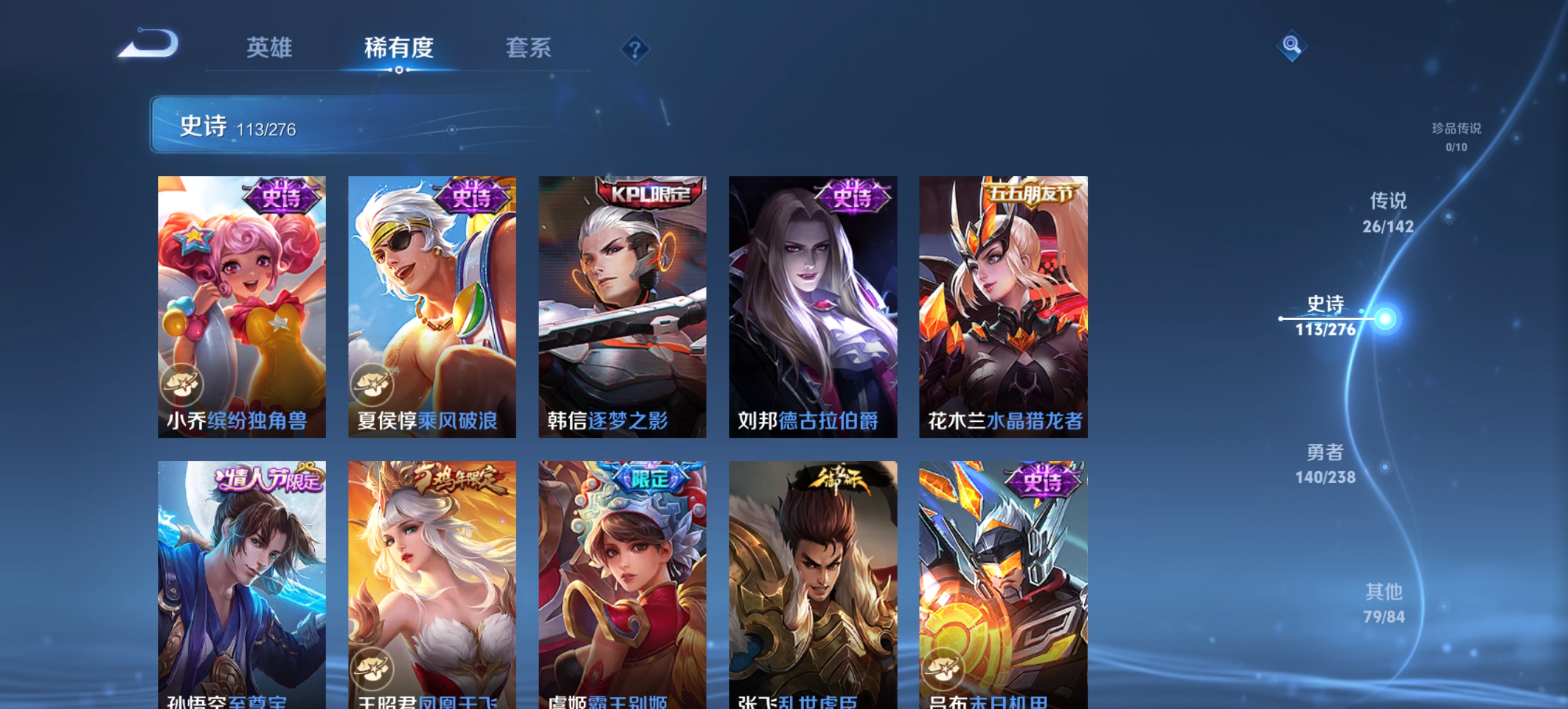Click the help question mark icon

635,49
